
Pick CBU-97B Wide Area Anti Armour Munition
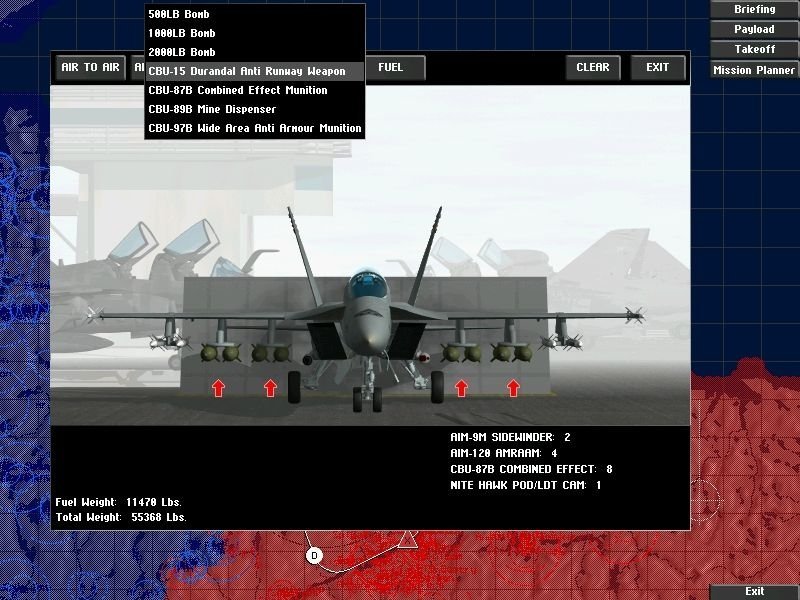[254, 128]
